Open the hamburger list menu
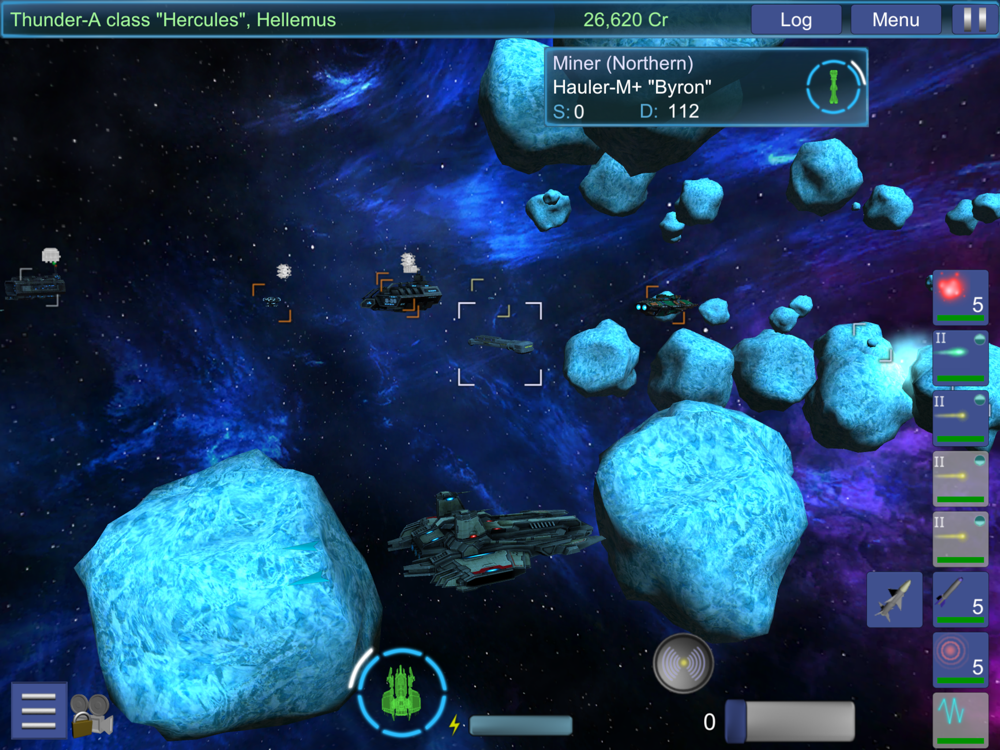This screenshot has height=750, width=1000. pyautogui.click(x=38, y=710)
